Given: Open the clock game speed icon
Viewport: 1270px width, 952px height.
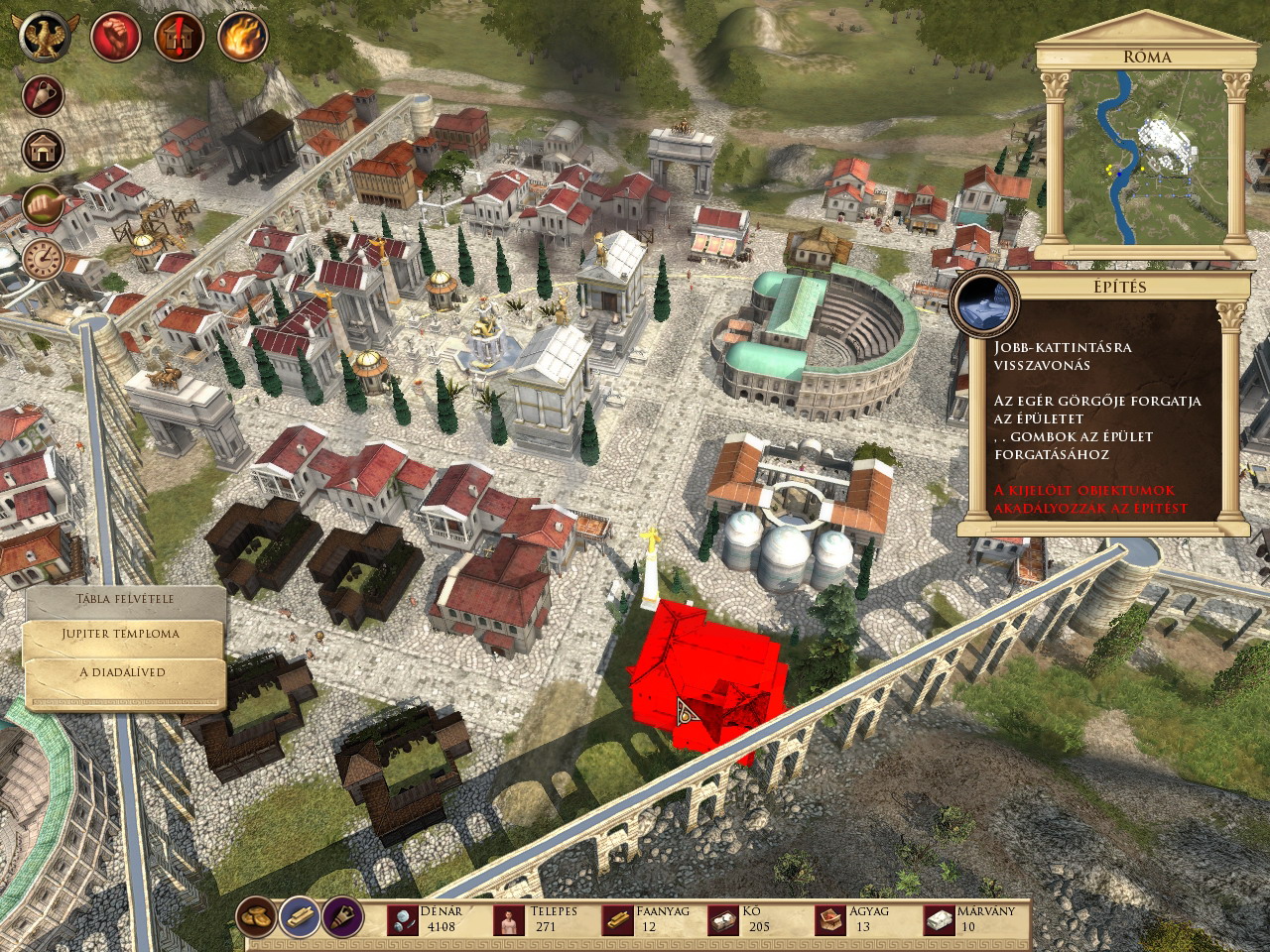Looking at the screenshot, I should coord(44,260).
